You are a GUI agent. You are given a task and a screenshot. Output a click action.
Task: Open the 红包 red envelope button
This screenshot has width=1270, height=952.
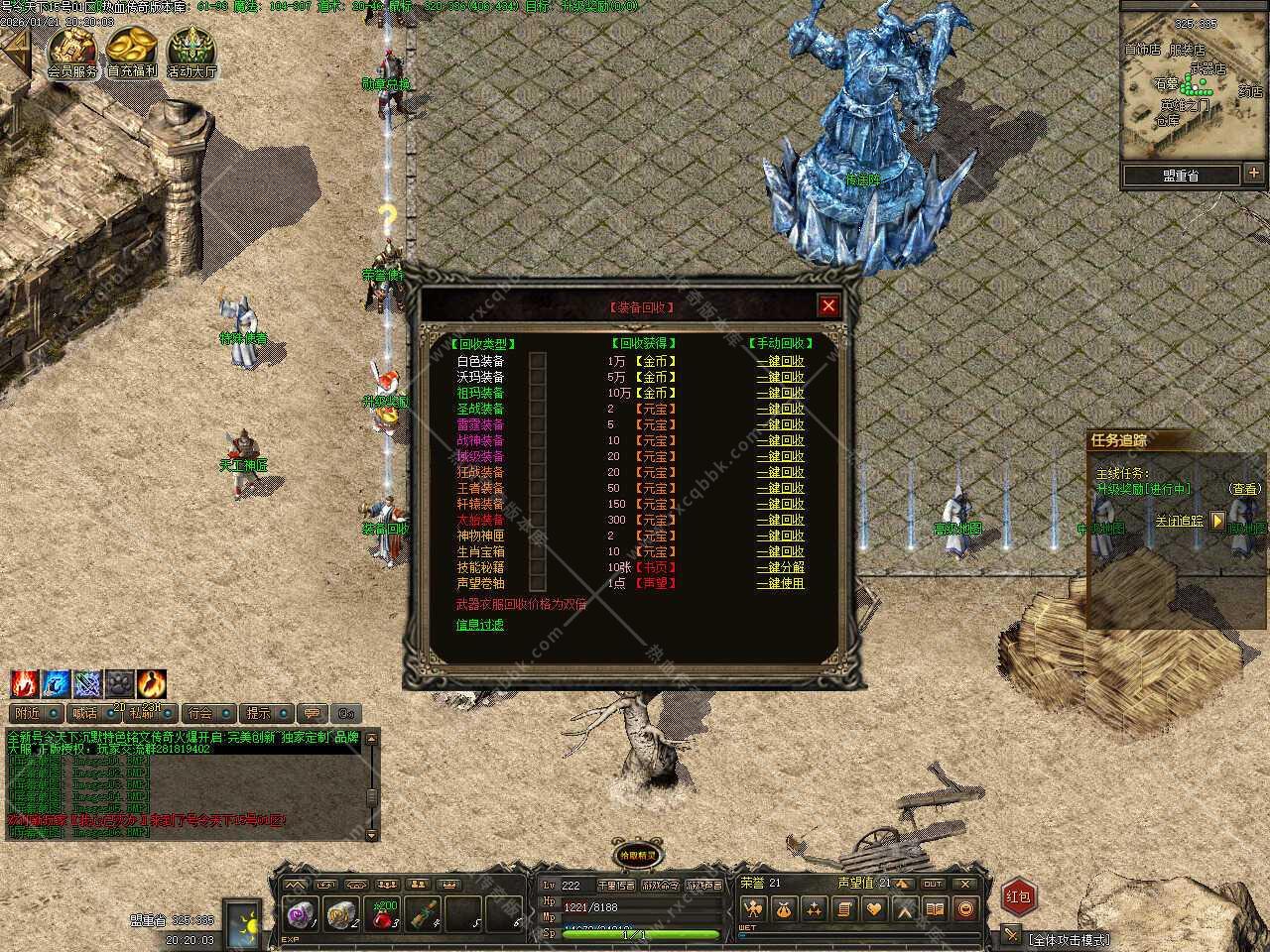1018,896
